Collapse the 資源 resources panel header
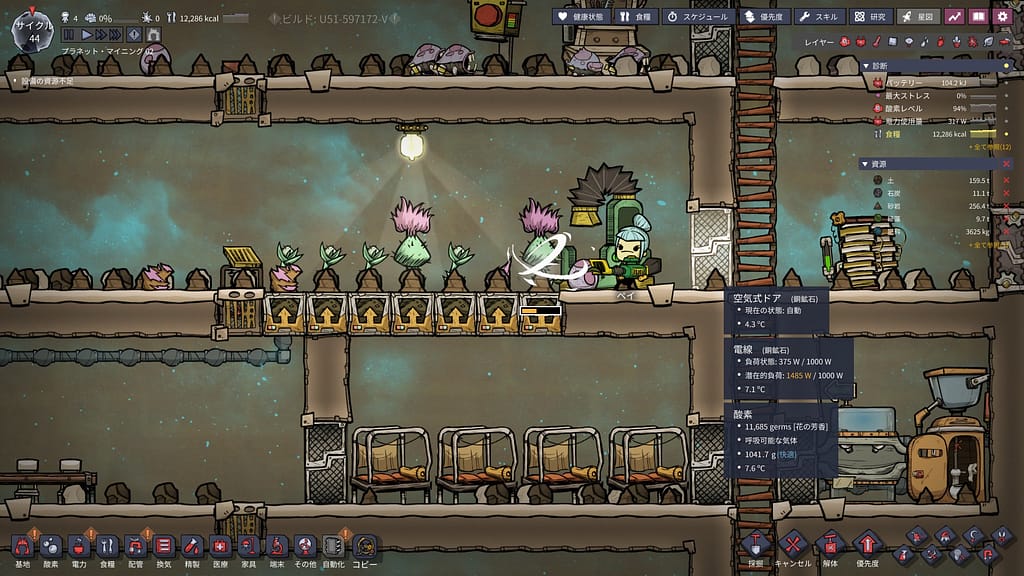1024x576 pixels. (x=880, y=164)
